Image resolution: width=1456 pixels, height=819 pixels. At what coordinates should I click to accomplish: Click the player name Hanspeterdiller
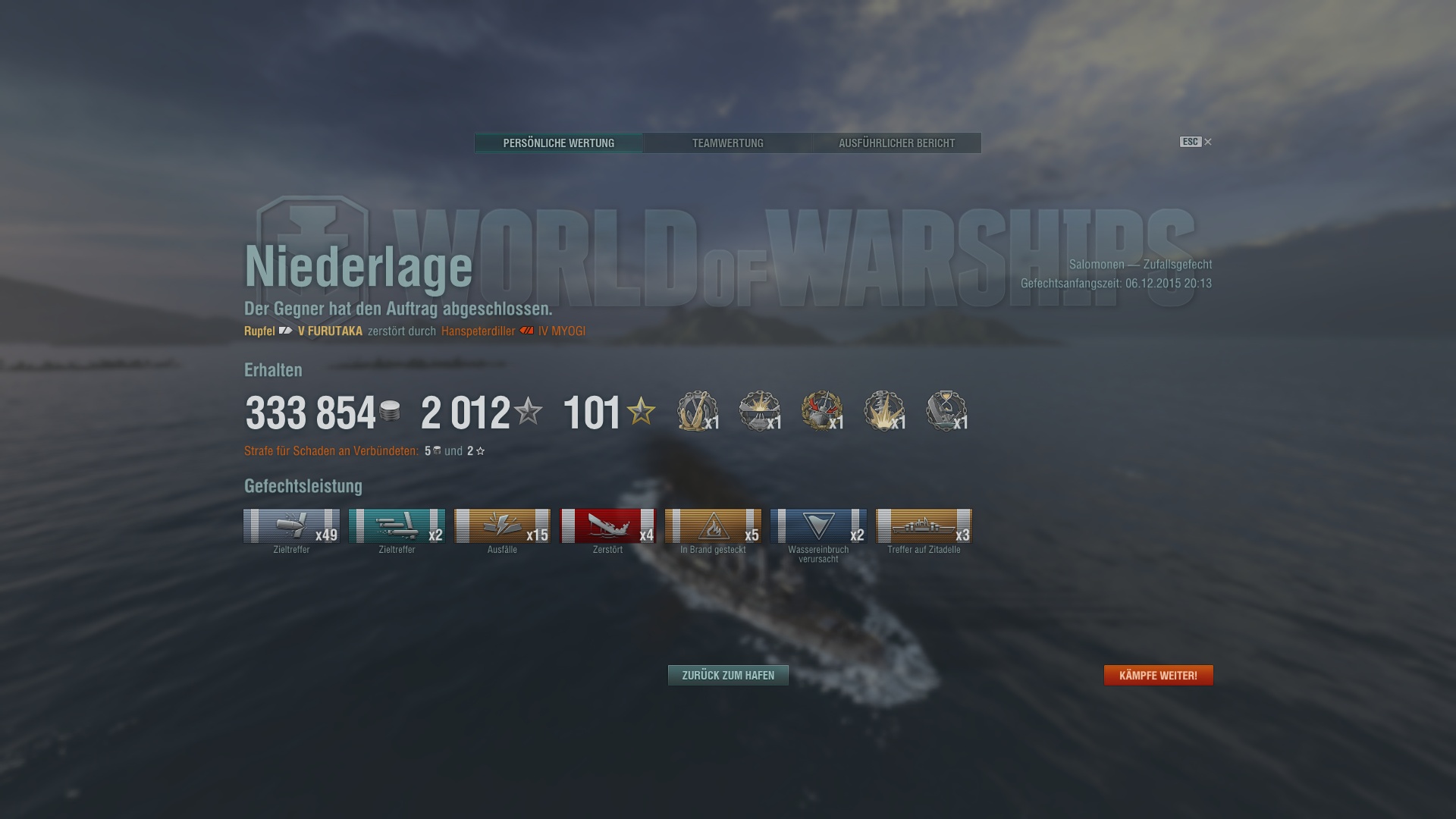pos(477,331)
